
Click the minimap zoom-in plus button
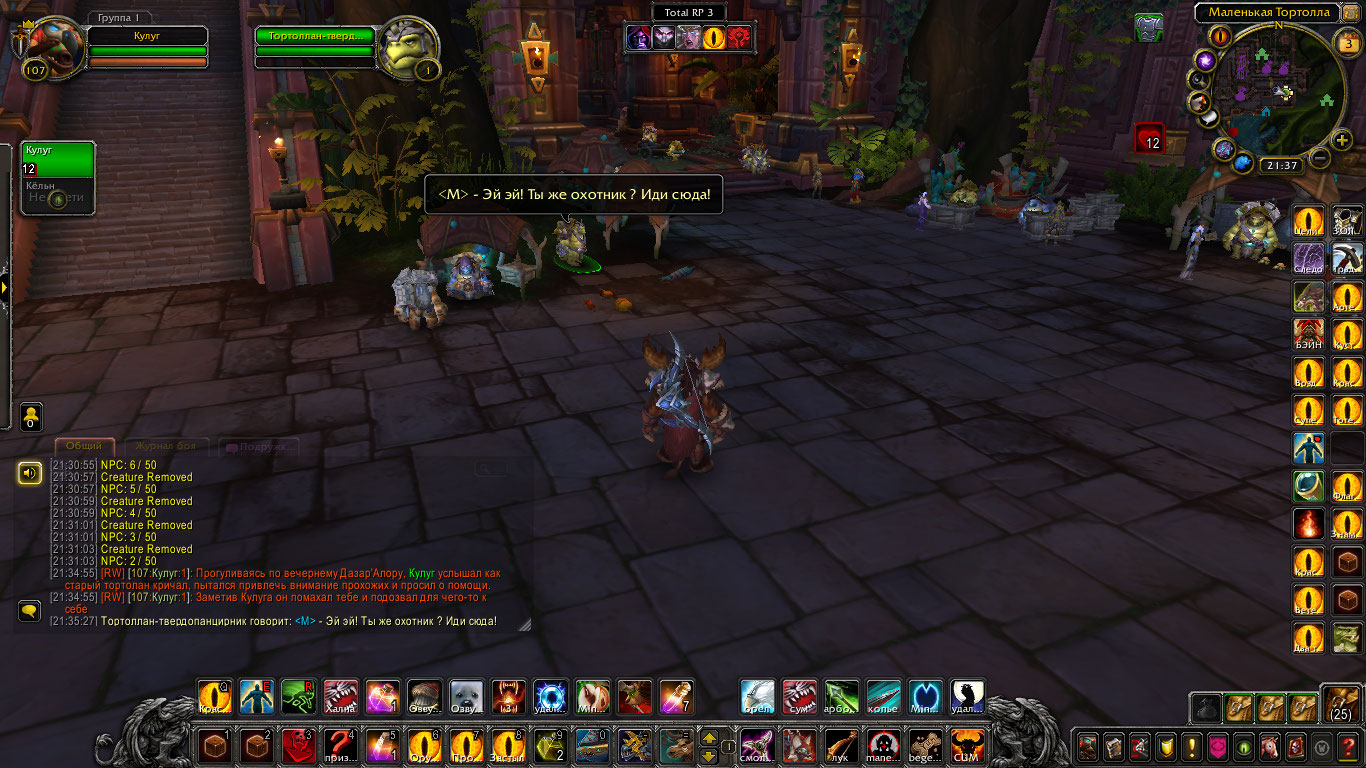tap(1342, 140)
